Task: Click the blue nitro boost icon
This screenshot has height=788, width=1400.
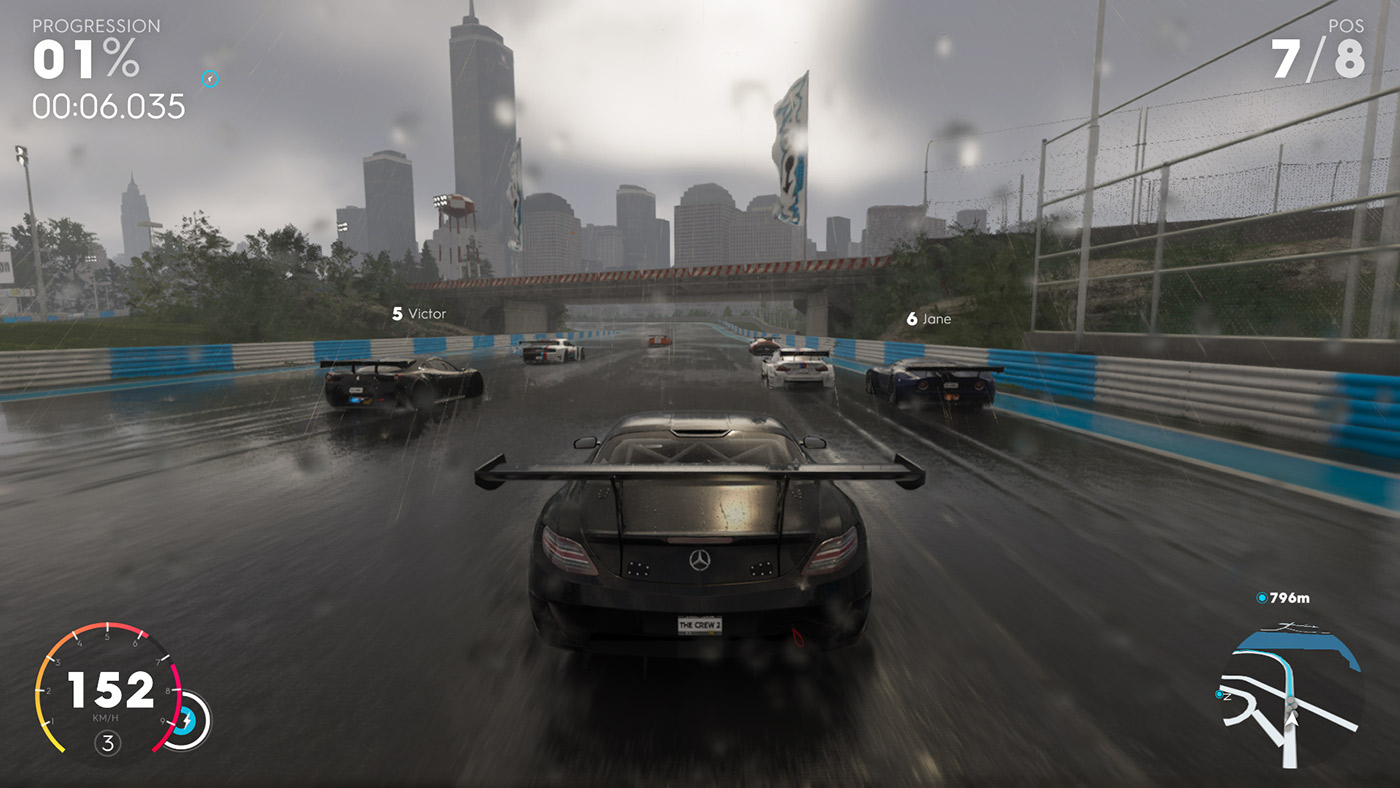Action: pyautogui.click(x=186, y=720)
